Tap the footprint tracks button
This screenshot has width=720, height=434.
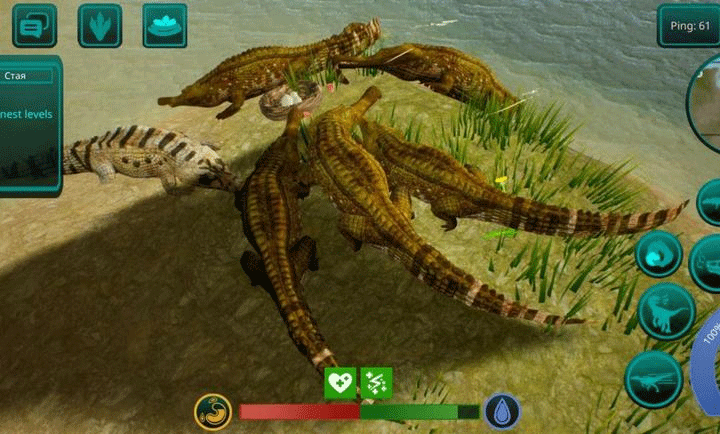(99, 25)
